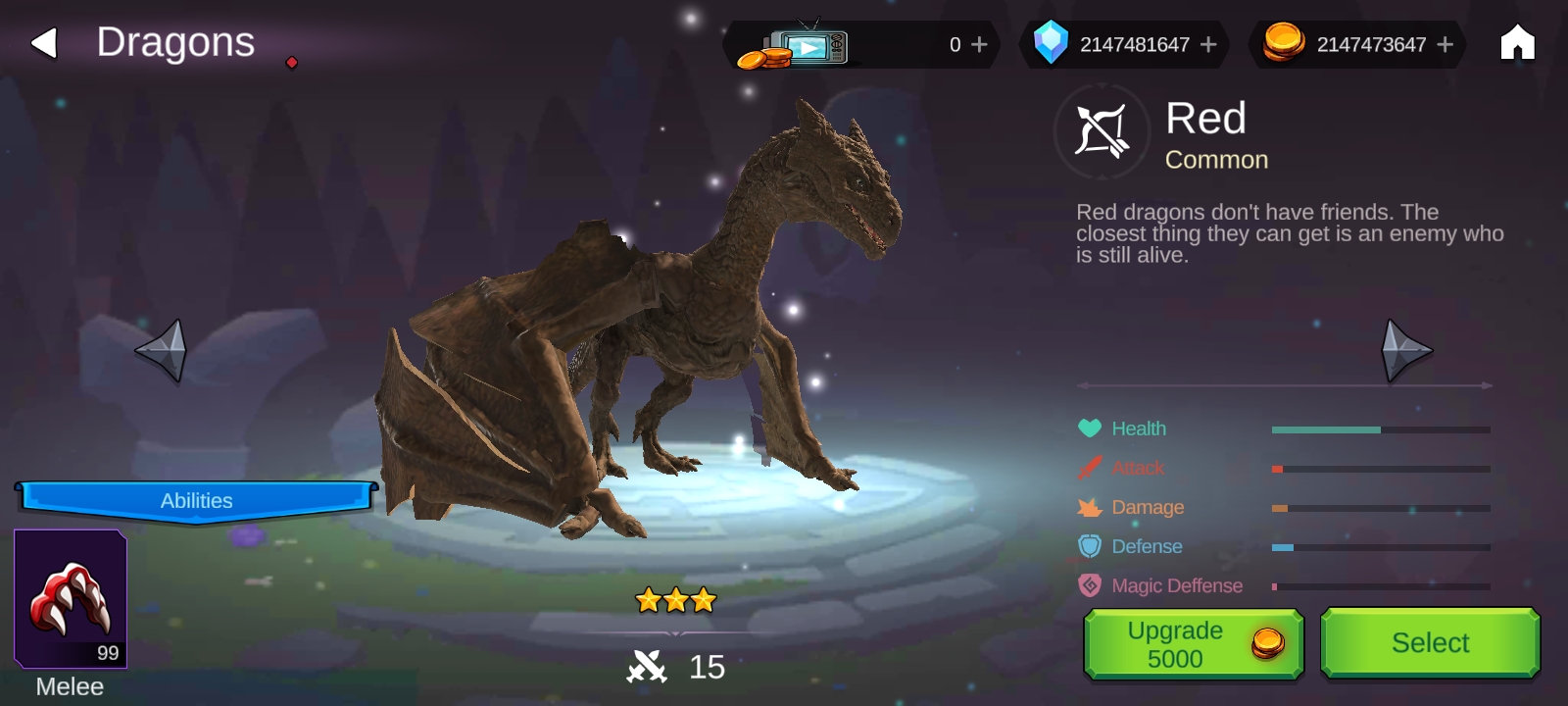Viewport: 1568px width, 706px height.
Task: Add more blue gems
Action: 1208,45
